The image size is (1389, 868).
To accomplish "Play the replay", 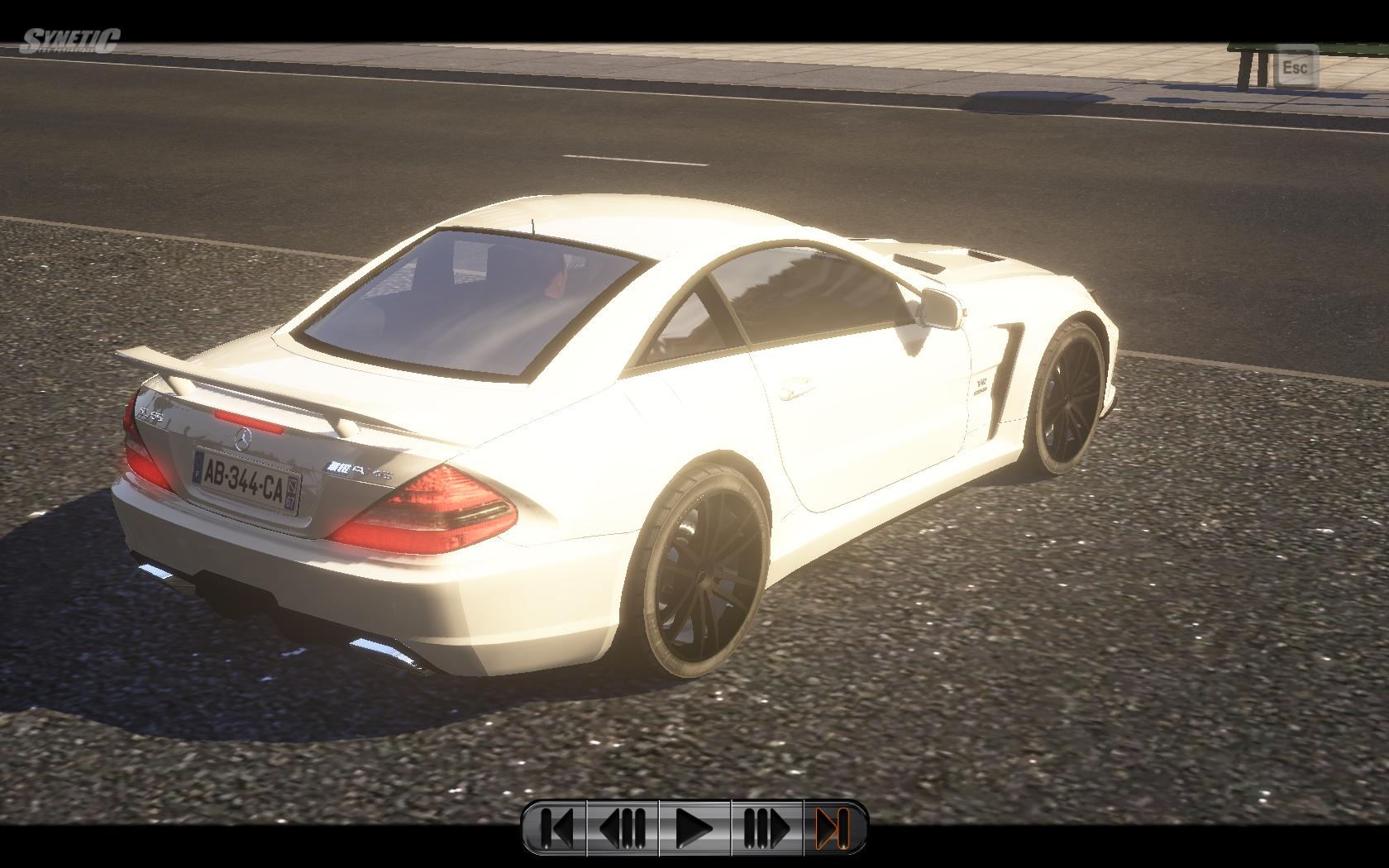I will coord(694,827).
